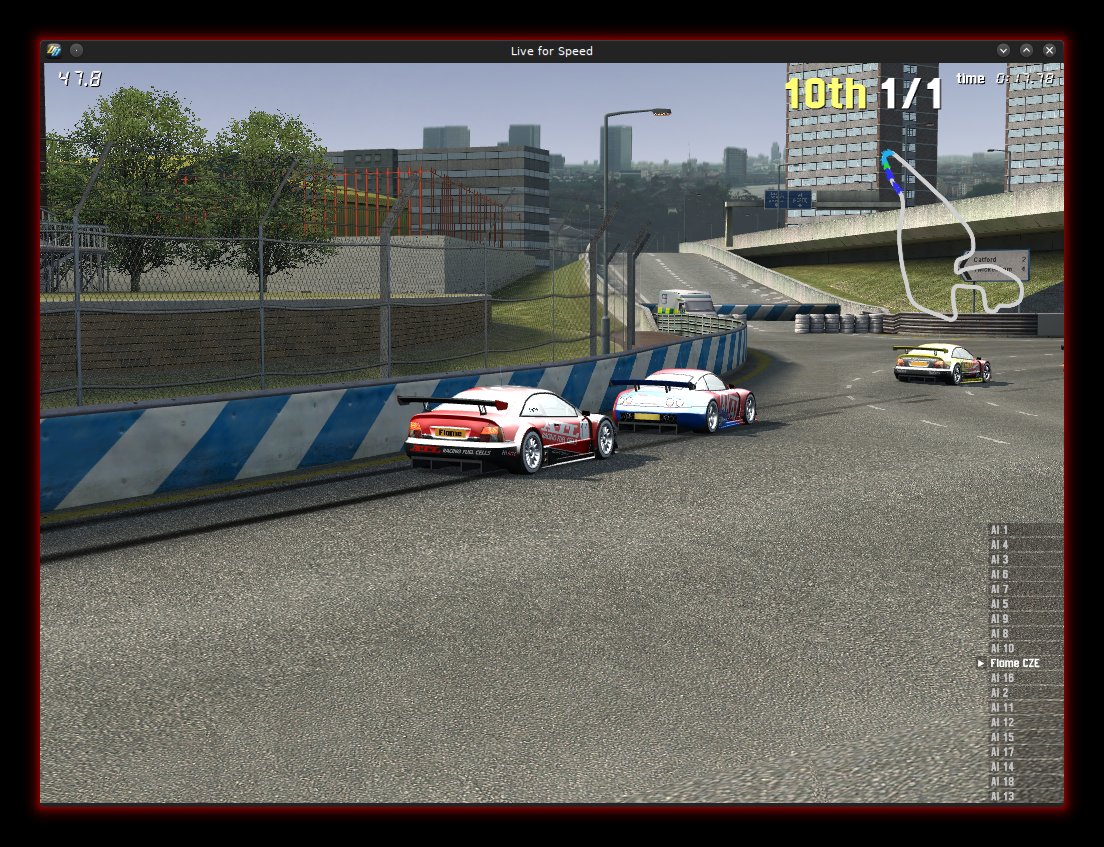Select AI 14 in the driver list
The image size is (1104, 847).
point(1002,767)
